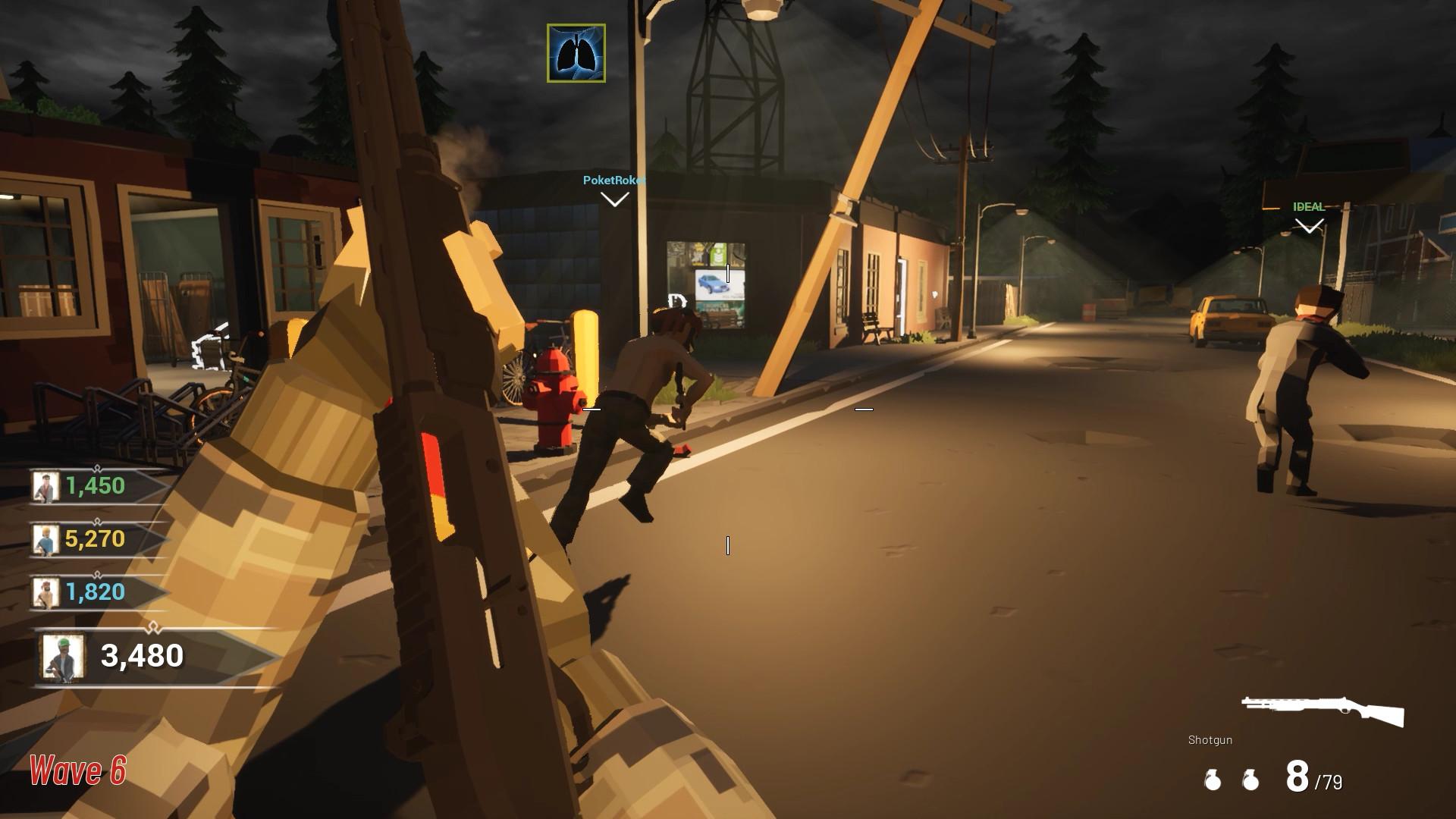Screen dimensions: 1456x819
Task: Select the lungs stamina icon at top center
Action: 575,53
